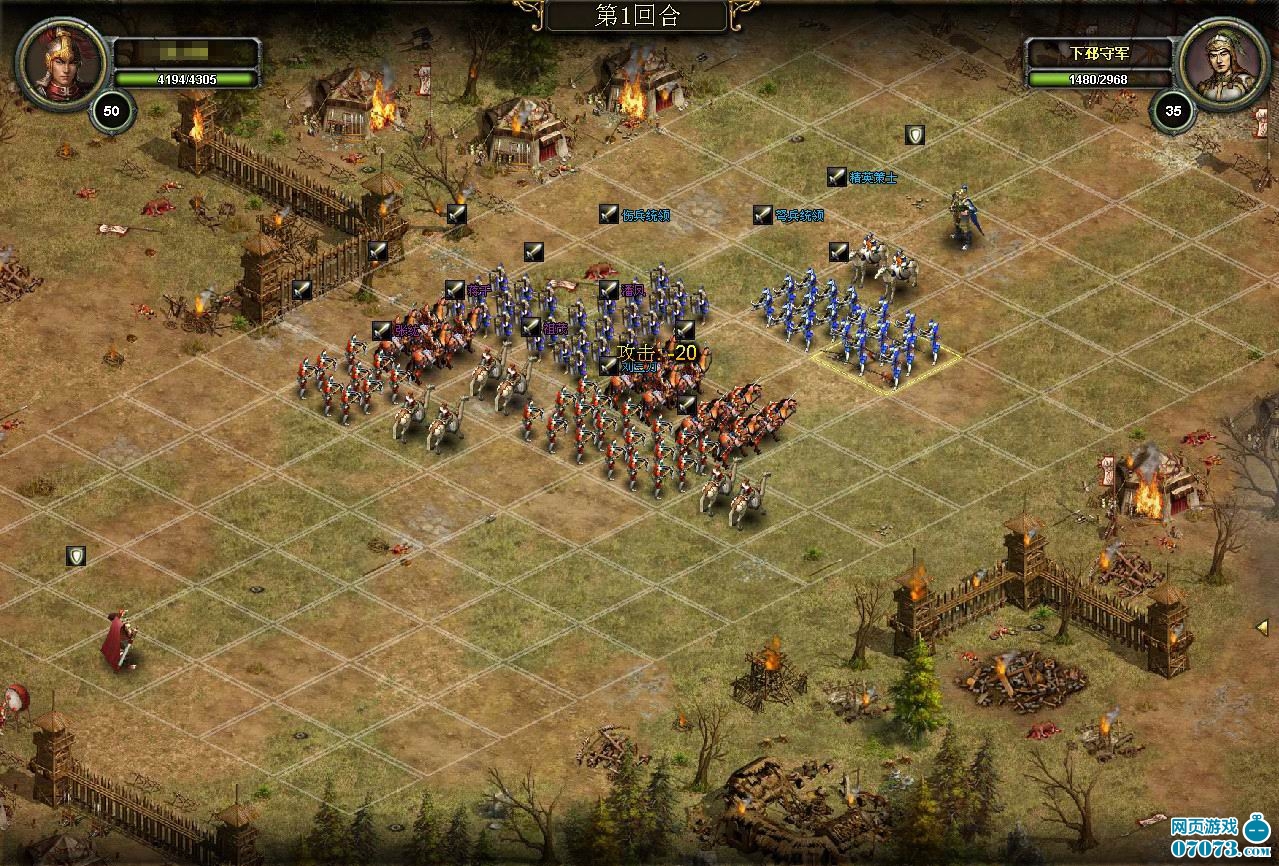Select the 祖茂 unit sword icon
Viewport: 1279px width, 866px height.
click(531, 327)
